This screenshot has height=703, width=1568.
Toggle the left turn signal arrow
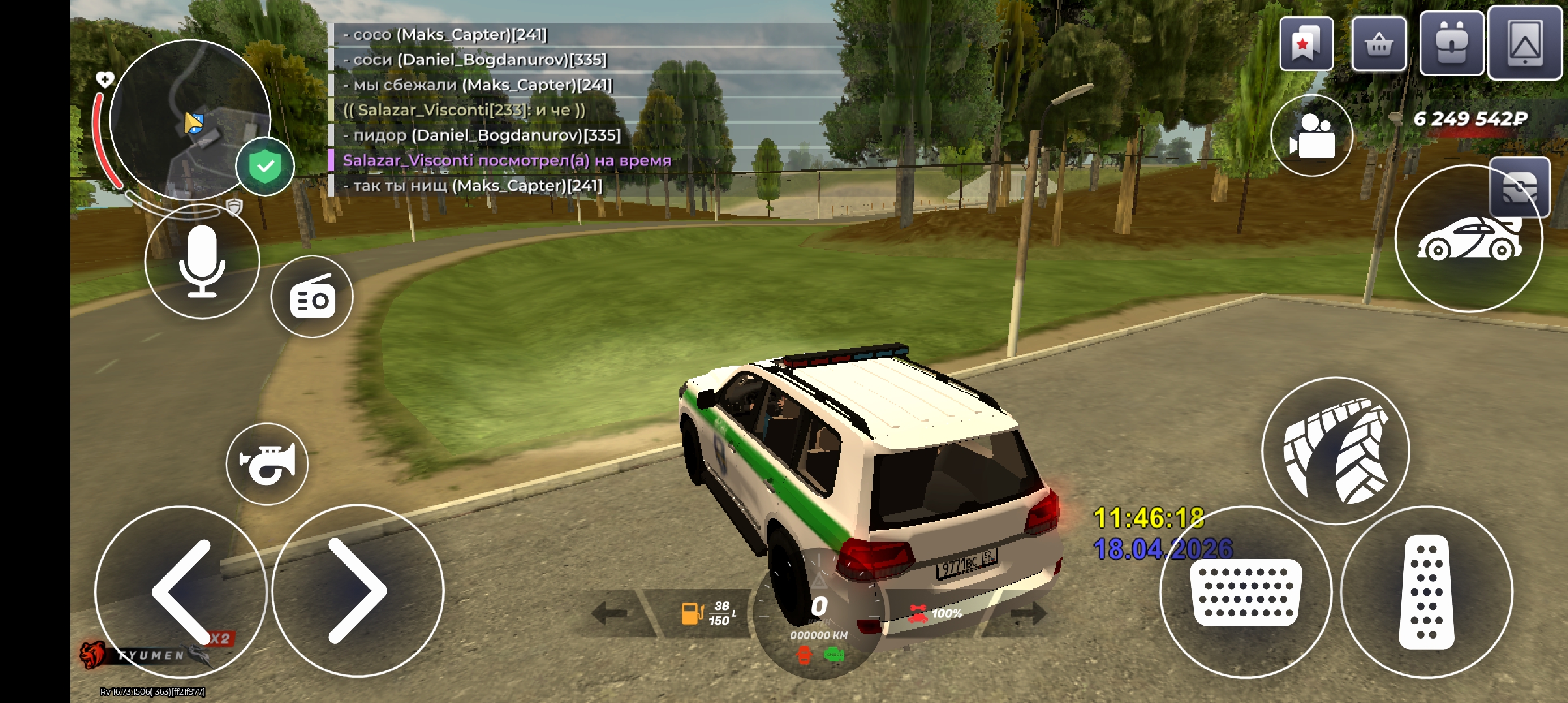609,613
